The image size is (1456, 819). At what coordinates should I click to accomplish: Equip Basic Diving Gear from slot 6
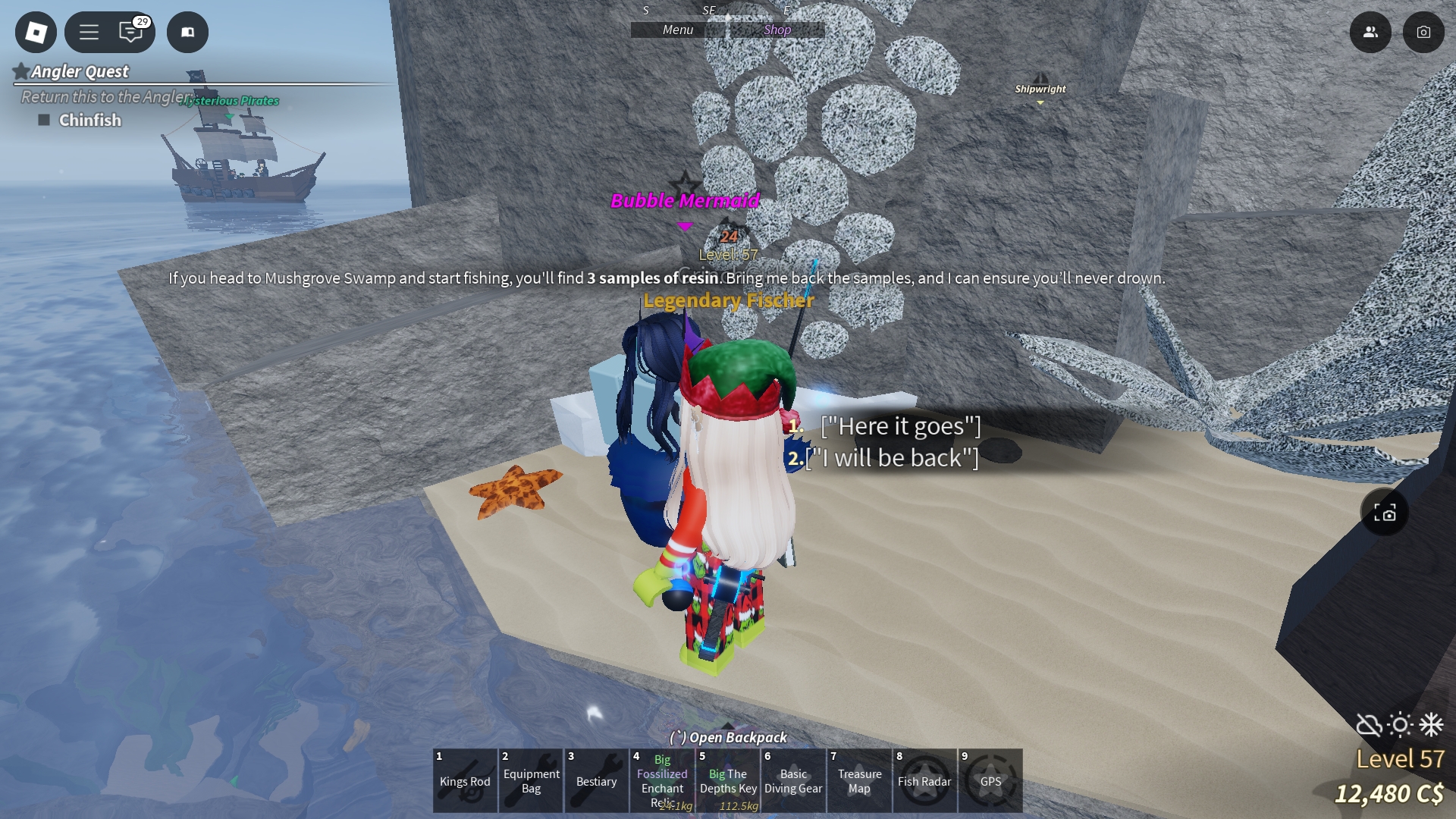tap(793, 780)
